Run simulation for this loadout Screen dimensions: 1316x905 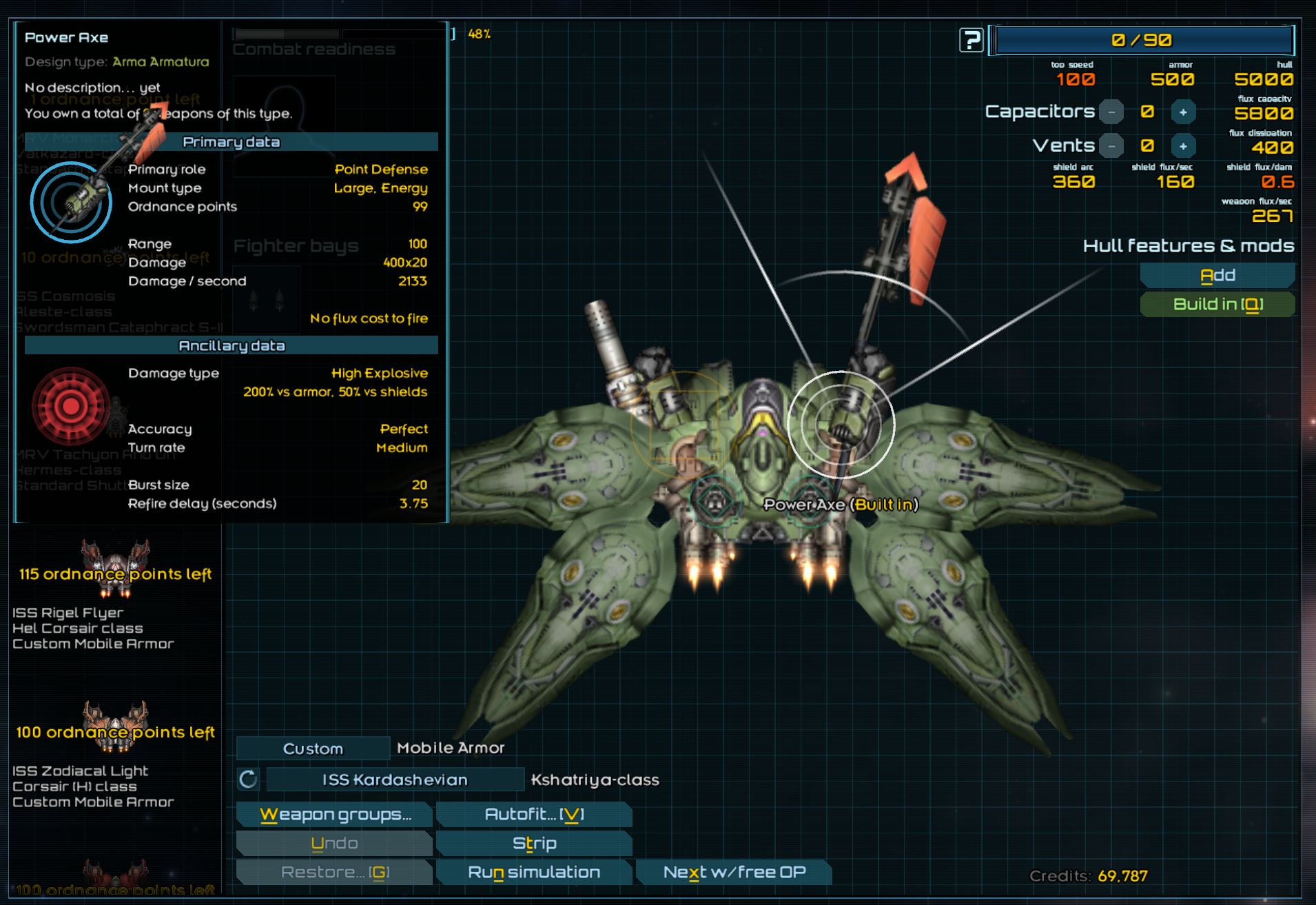534,872
